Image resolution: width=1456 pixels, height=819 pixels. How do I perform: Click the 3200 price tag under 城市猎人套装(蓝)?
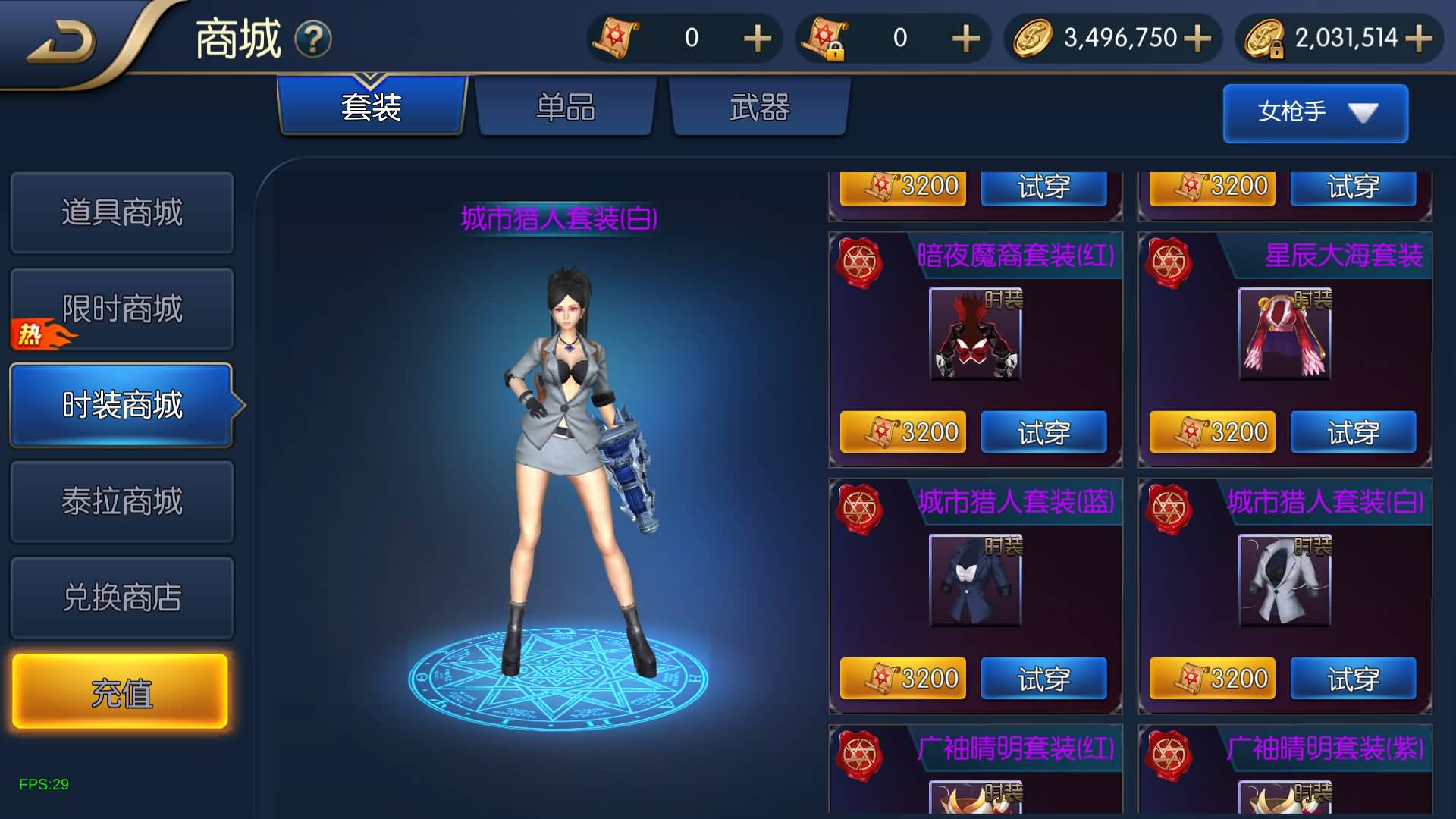tap(903, 679)
